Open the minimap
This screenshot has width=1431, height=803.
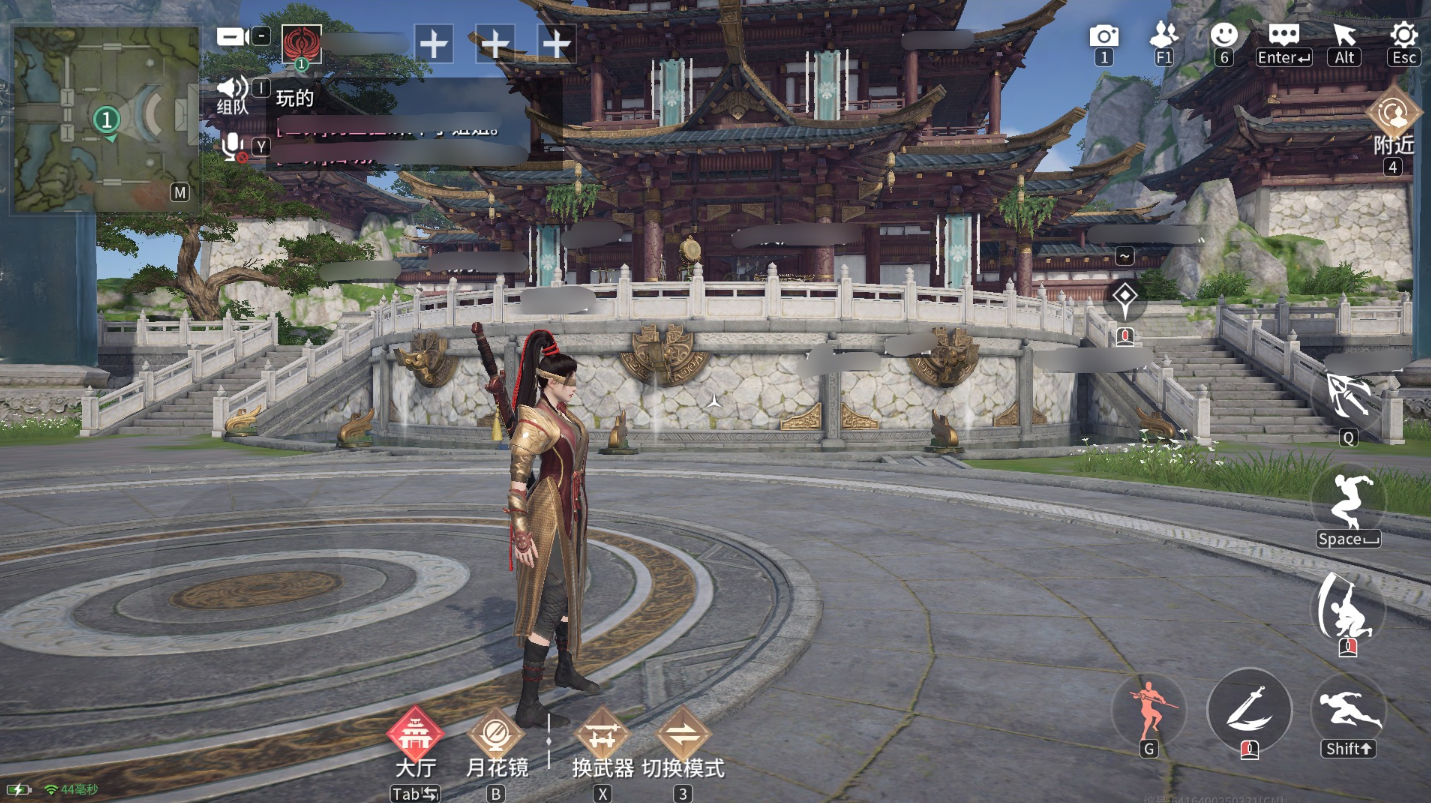tap(106, 118)
